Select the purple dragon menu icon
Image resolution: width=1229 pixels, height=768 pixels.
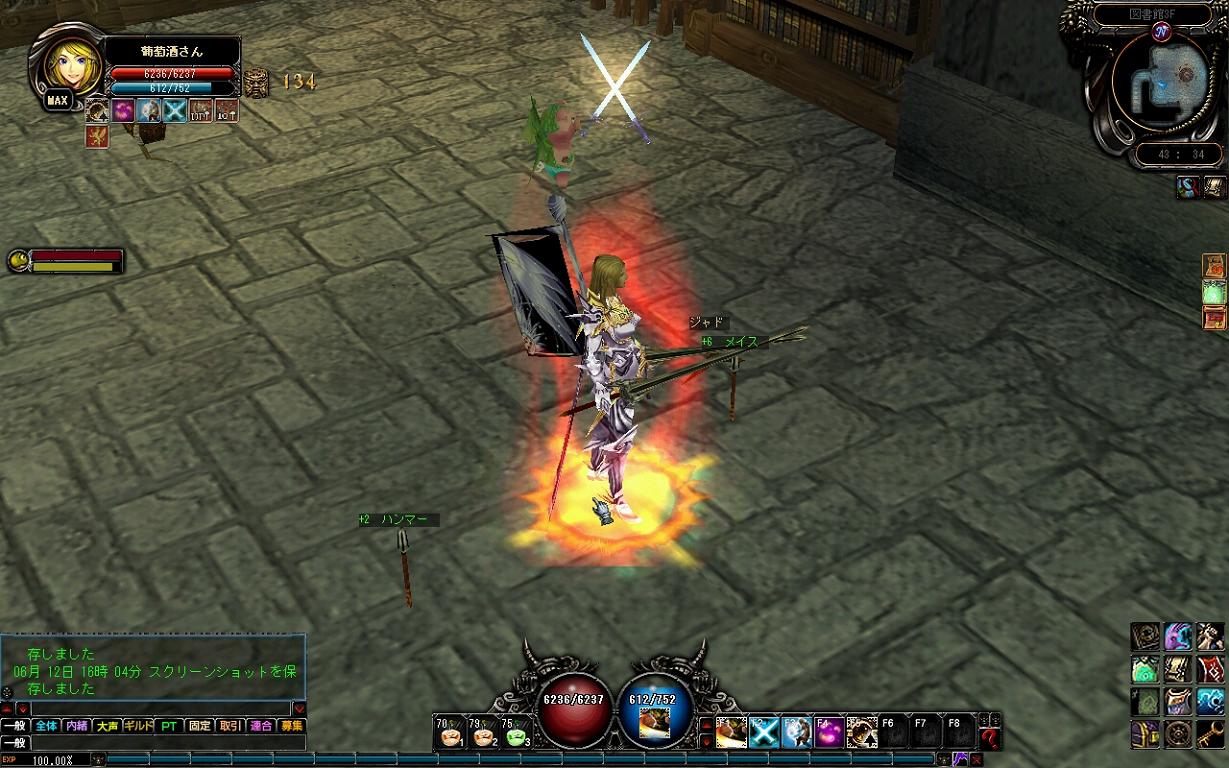click(x=1178, y=636)
